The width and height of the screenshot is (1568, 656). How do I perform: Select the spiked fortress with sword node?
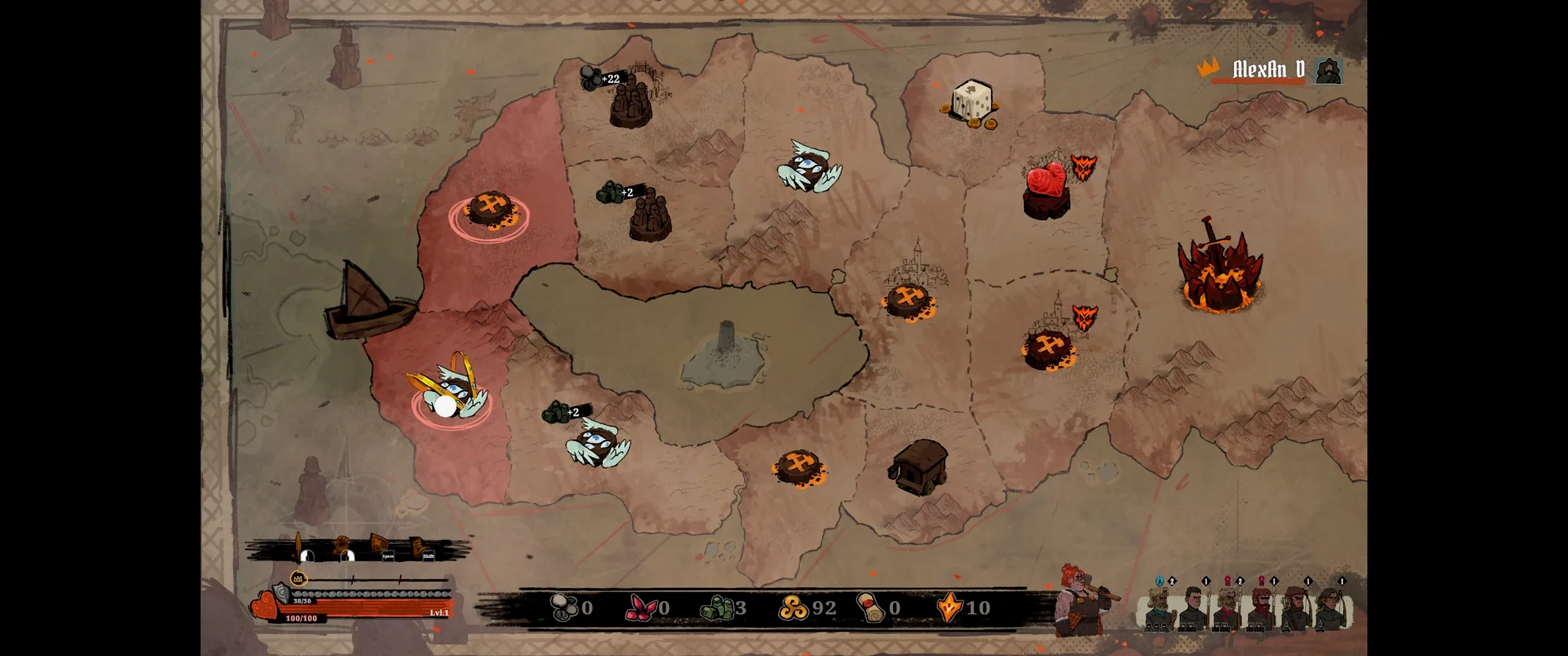[x=1220, y=270]
